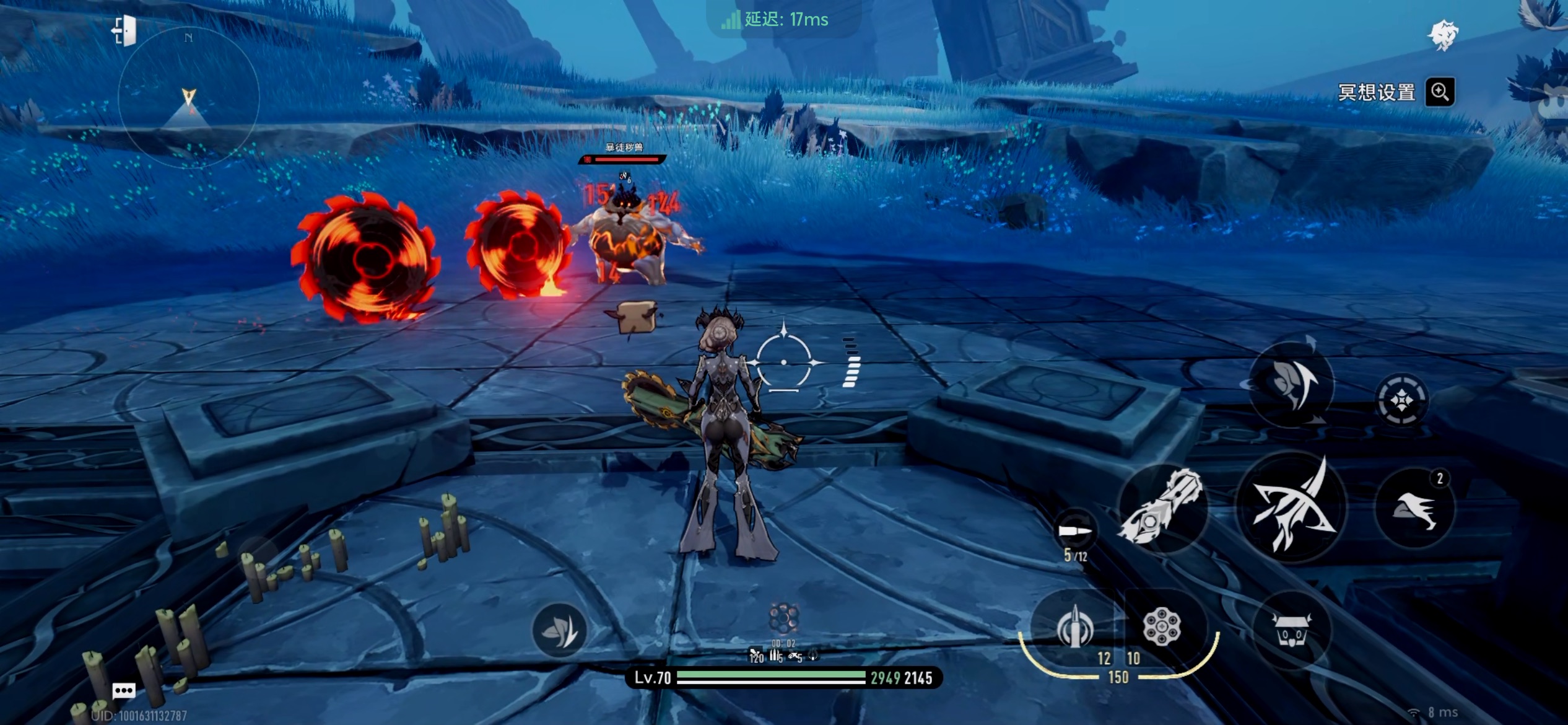1568x725 pixels.
Task: Tap the horned mask companion button
Action: 1292,630
